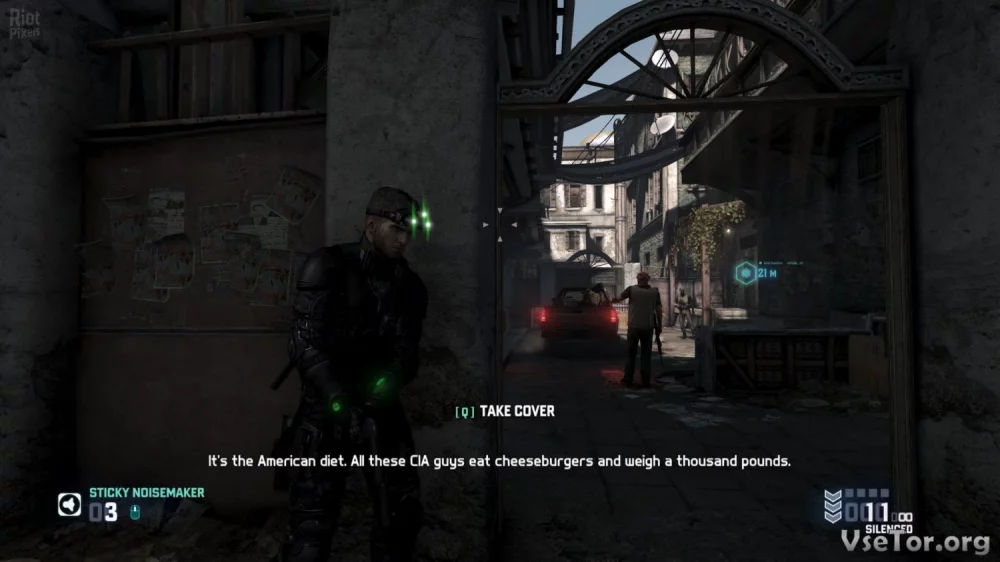Image resolution: width=1000 pixels, height=562 pixels.
Task: Select the chevron icon beside the ammo count
Action: pos(832,507)
